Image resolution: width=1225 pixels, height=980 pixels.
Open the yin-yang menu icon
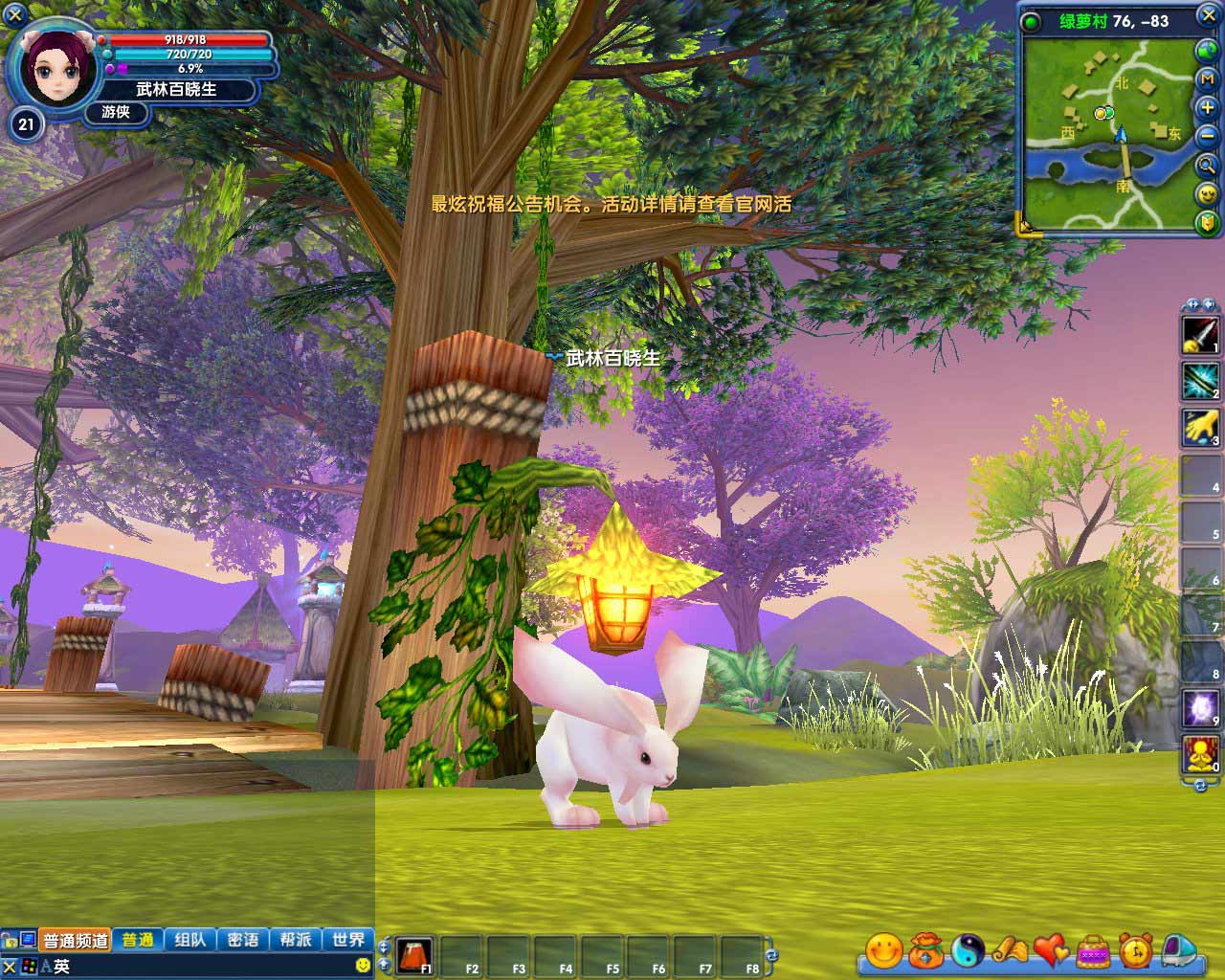[968, 950]
